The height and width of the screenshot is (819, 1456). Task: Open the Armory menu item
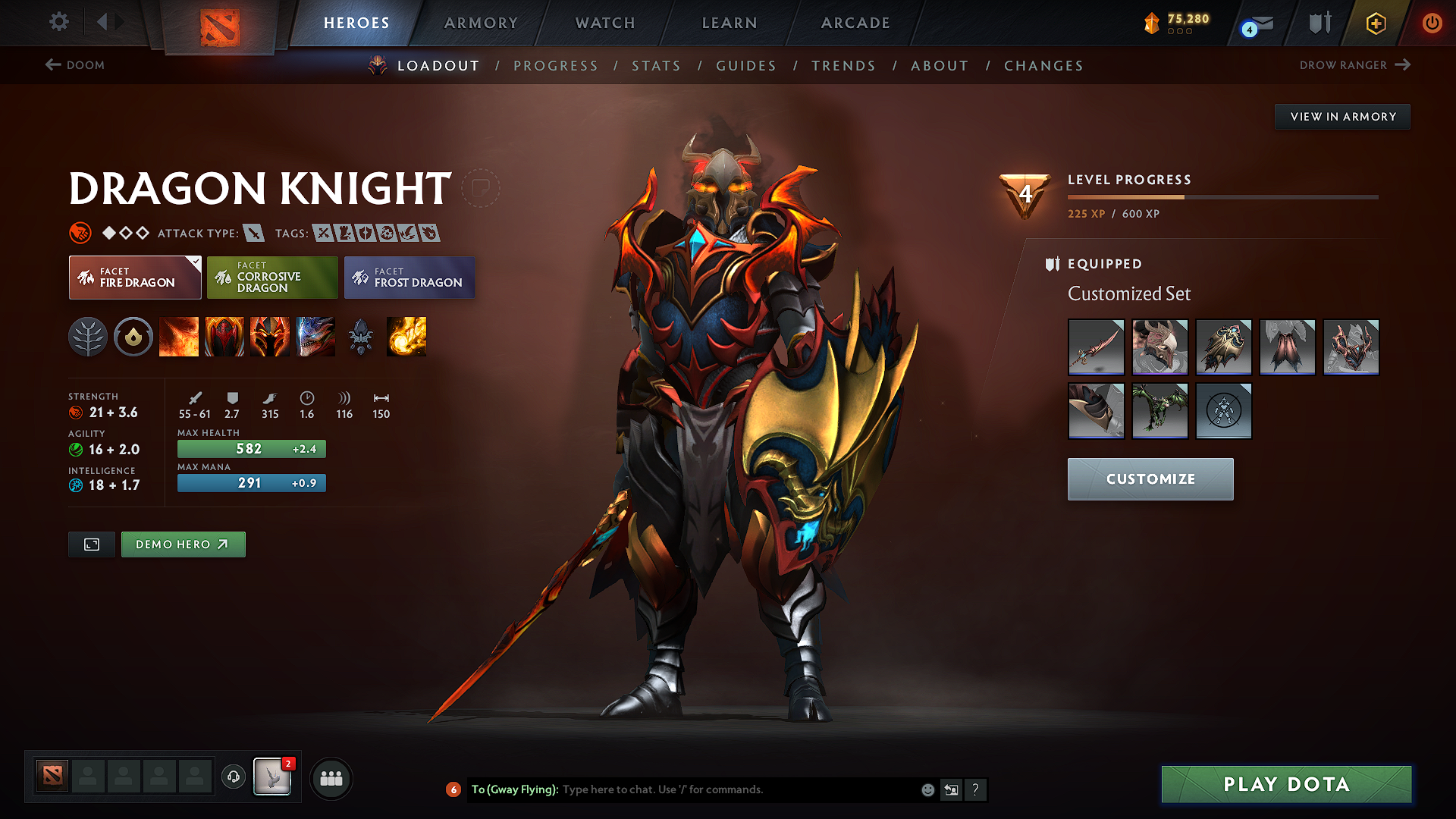pos(481,23)
